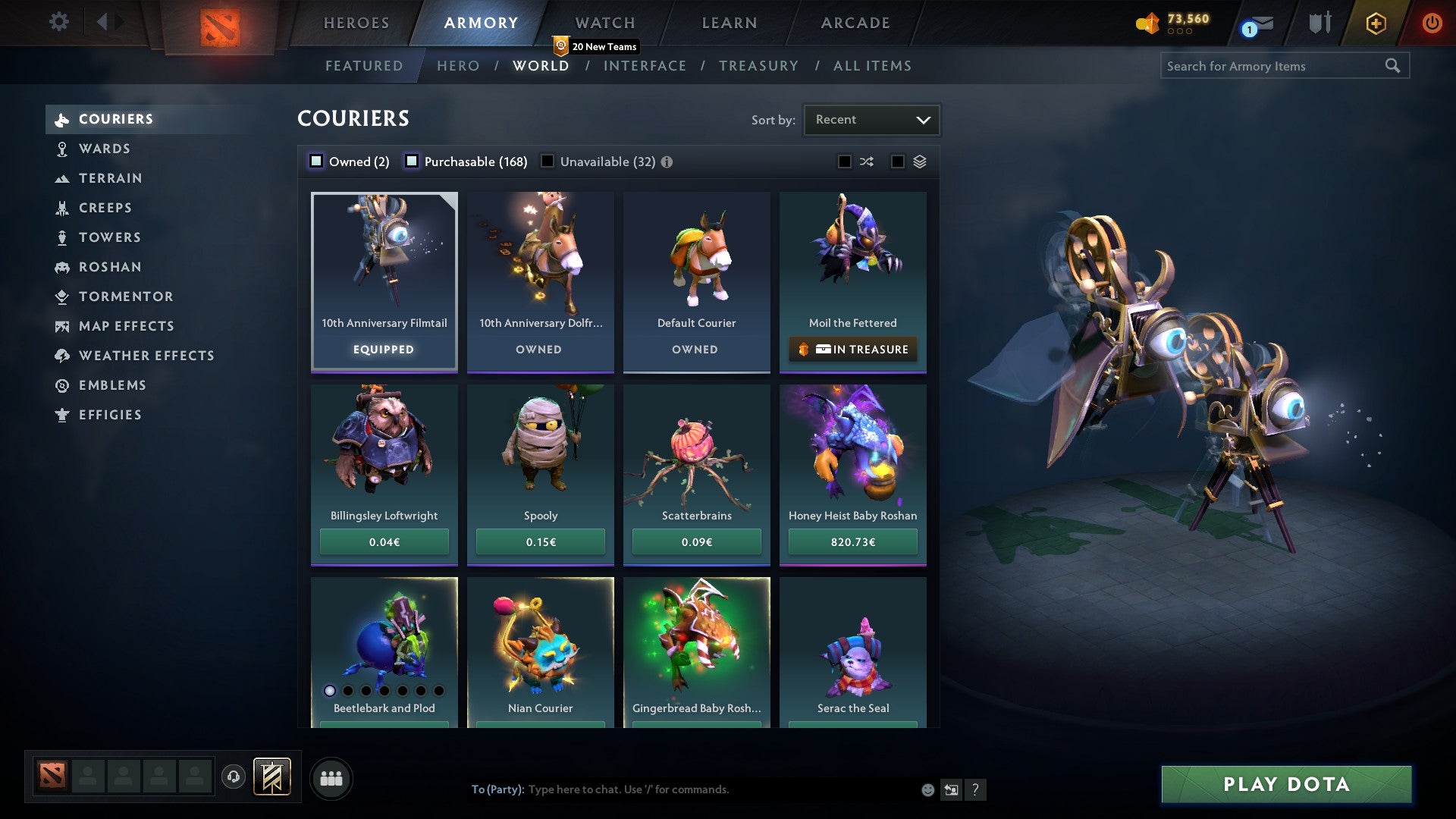Open Dota Plus via the hexagon plus icon
The image size is (1456, 819).
pyautogui.click(x=1375, y=23)
